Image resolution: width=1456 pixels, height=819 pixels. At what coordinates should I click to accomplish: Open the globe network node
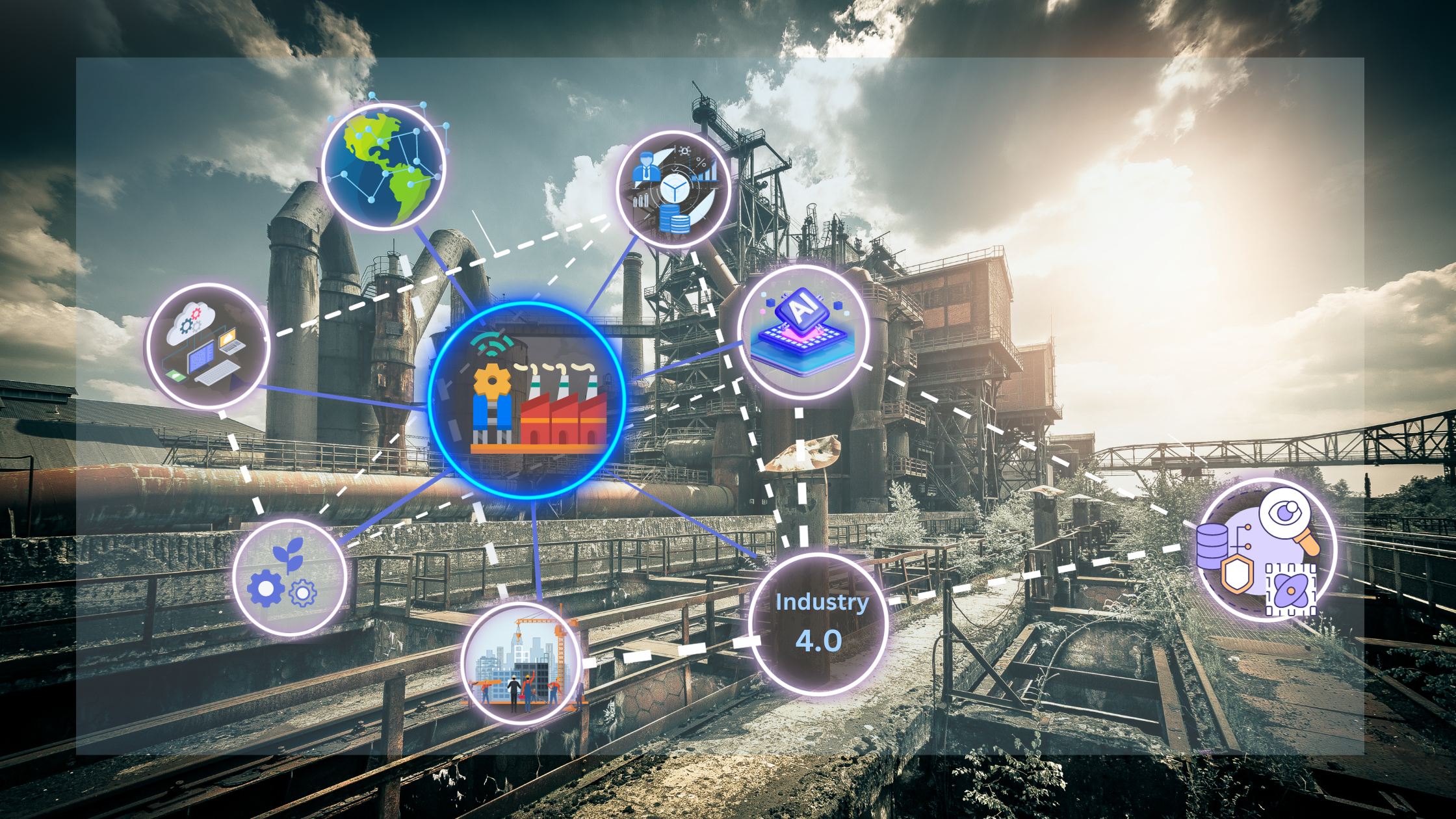tap(383, 166)
